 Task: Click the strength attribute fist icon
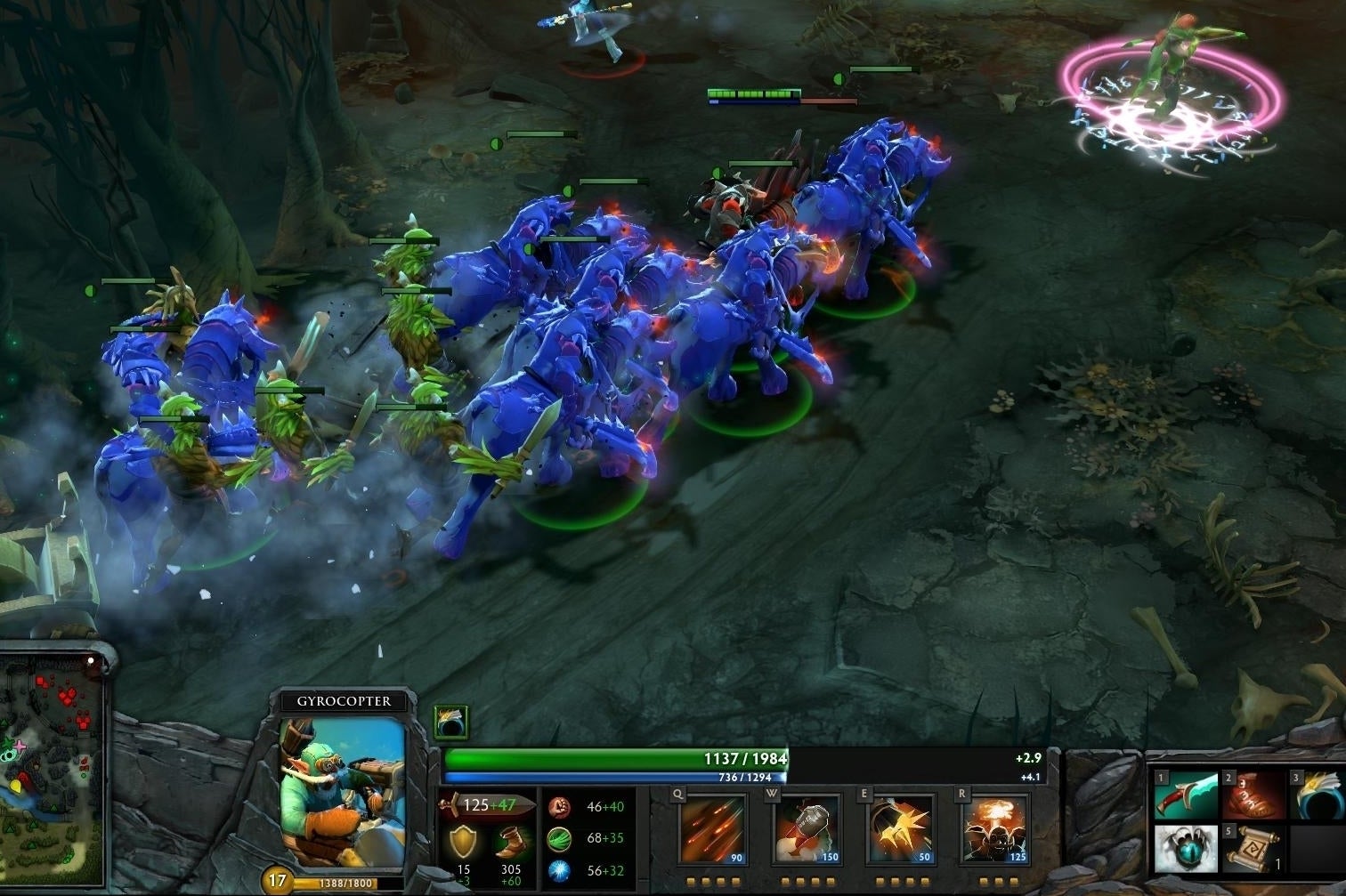click(558, 805)
